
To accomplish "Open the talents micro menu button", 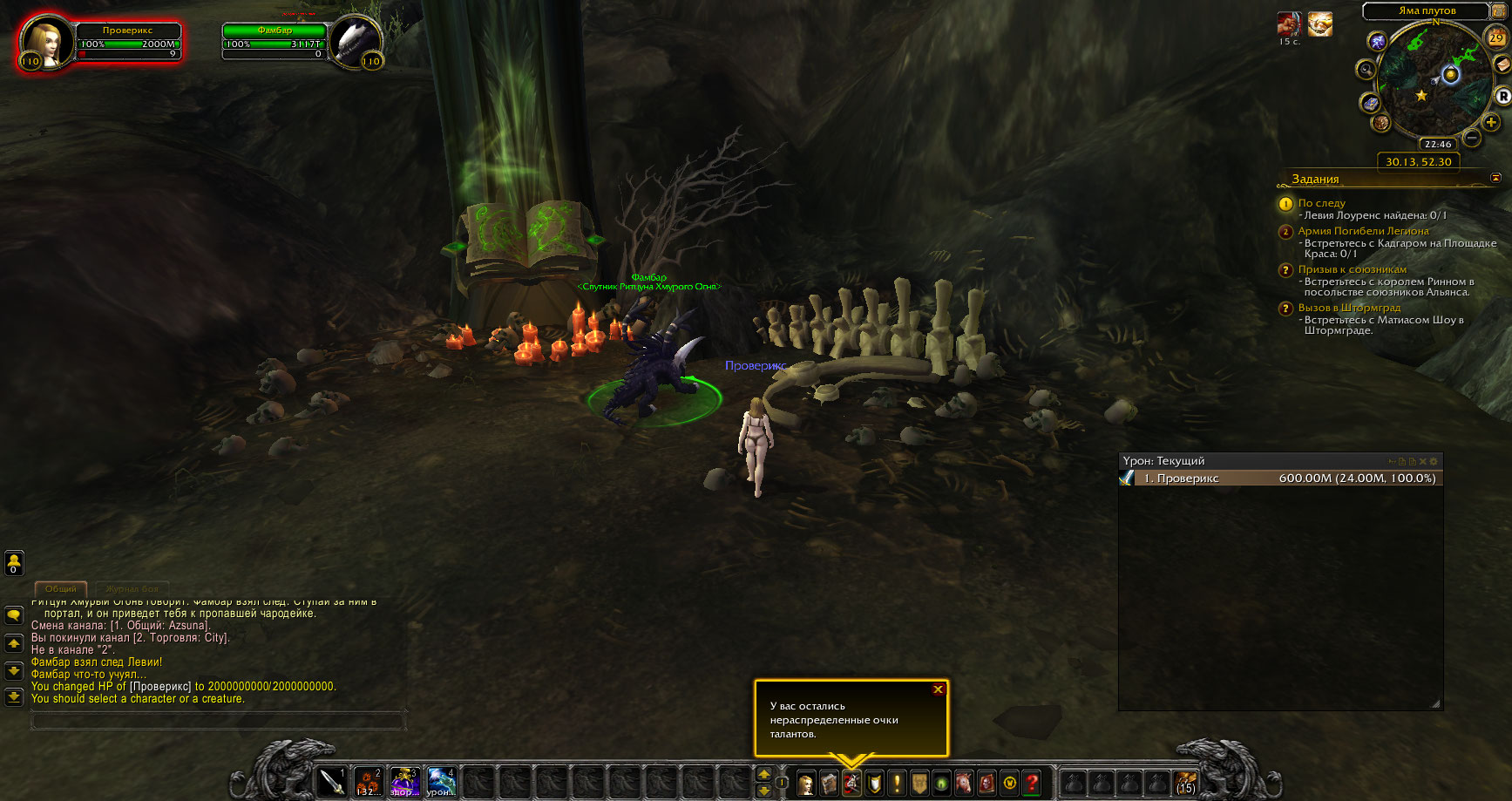I will click(851, 783).
